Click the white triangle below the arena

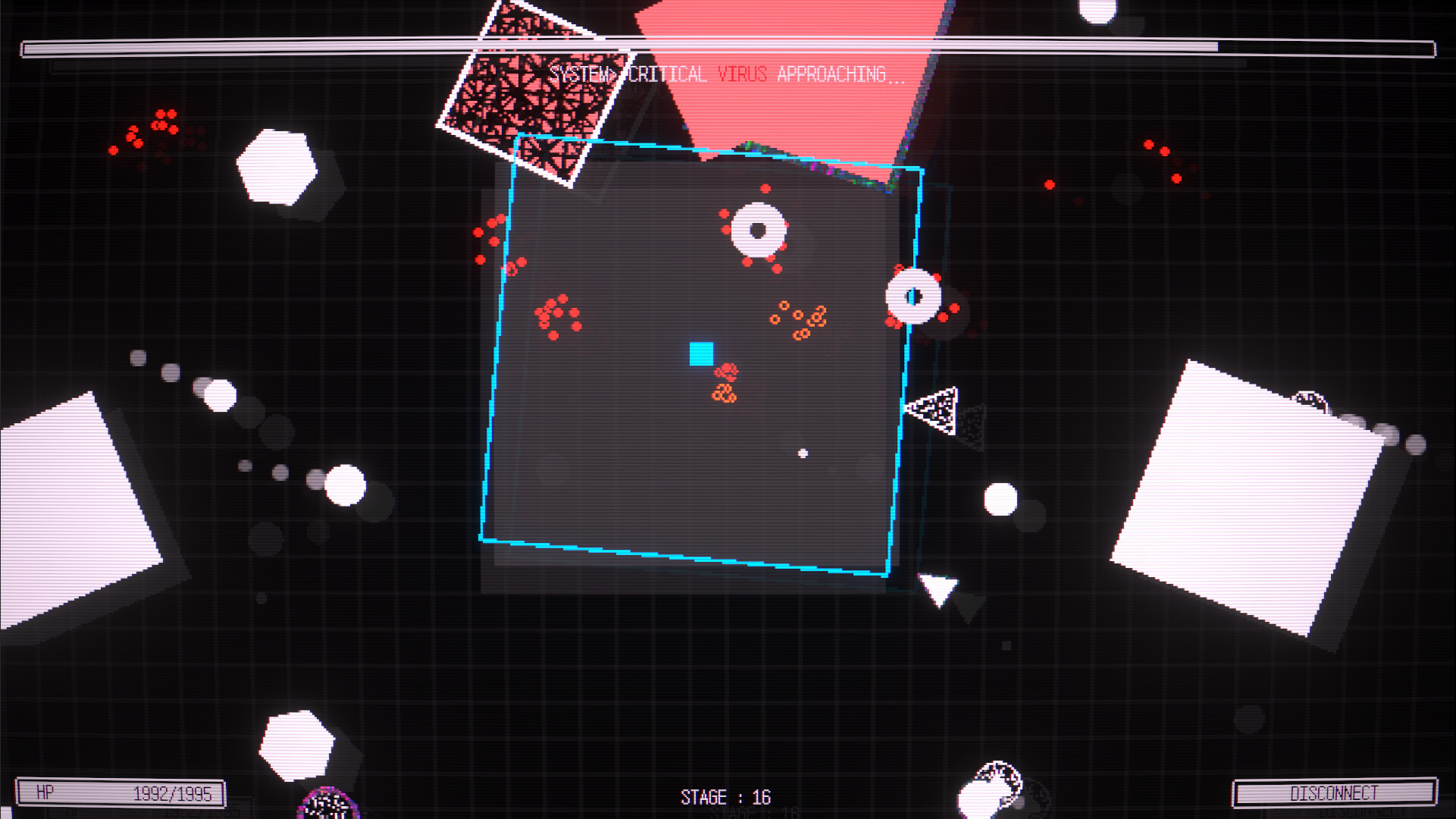(937, 588)
